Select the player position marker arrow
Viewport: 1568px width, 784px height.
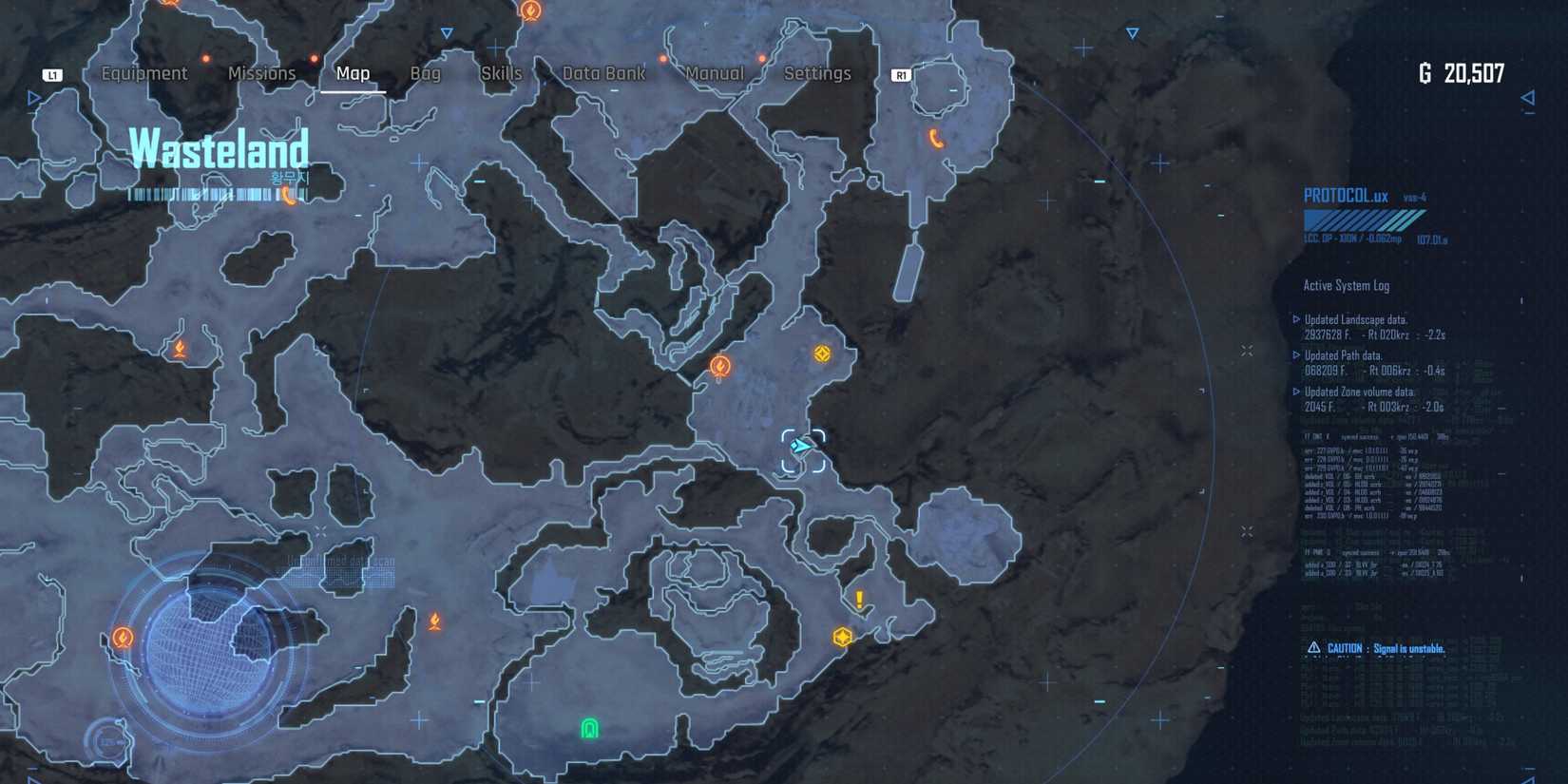click(x=801, y=444)
